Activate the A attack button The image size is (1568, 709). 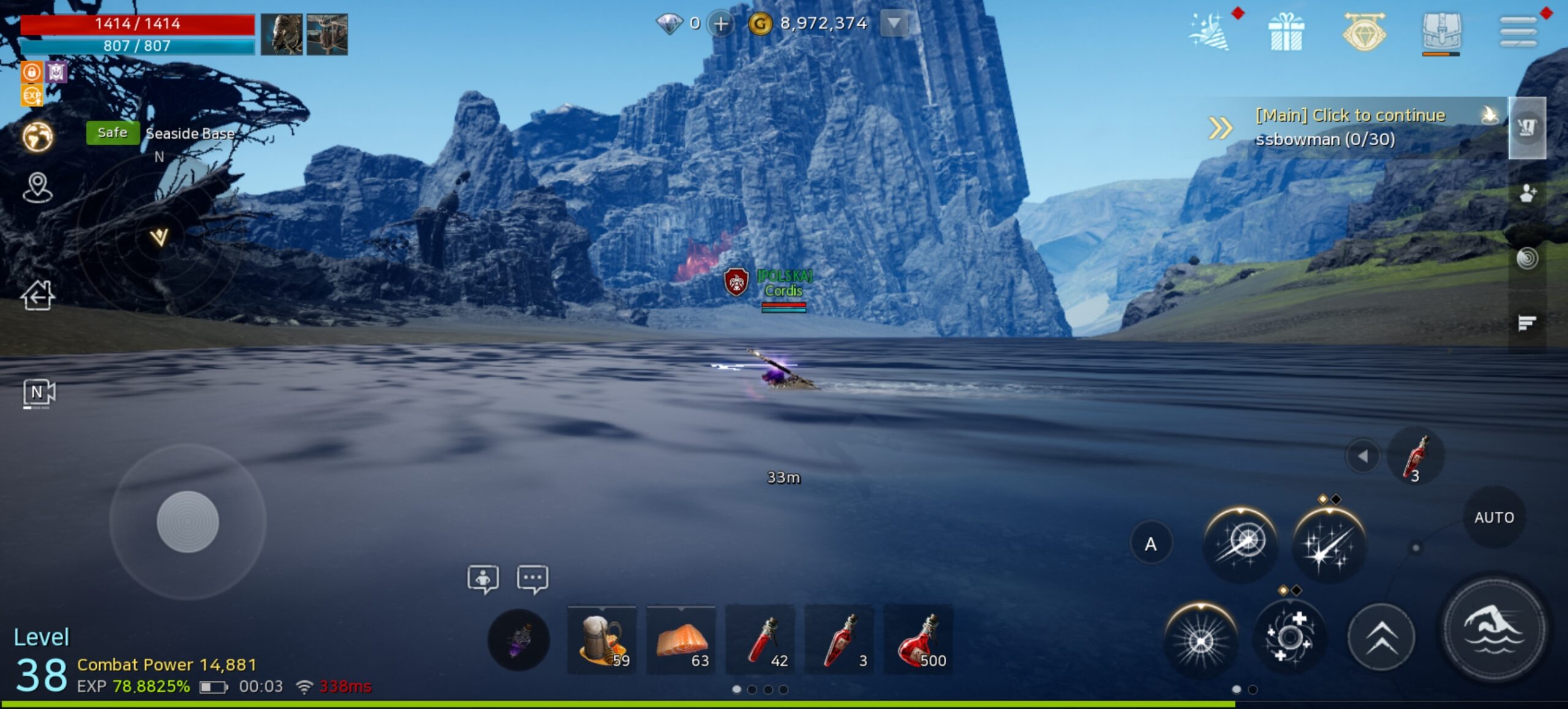1151,544
